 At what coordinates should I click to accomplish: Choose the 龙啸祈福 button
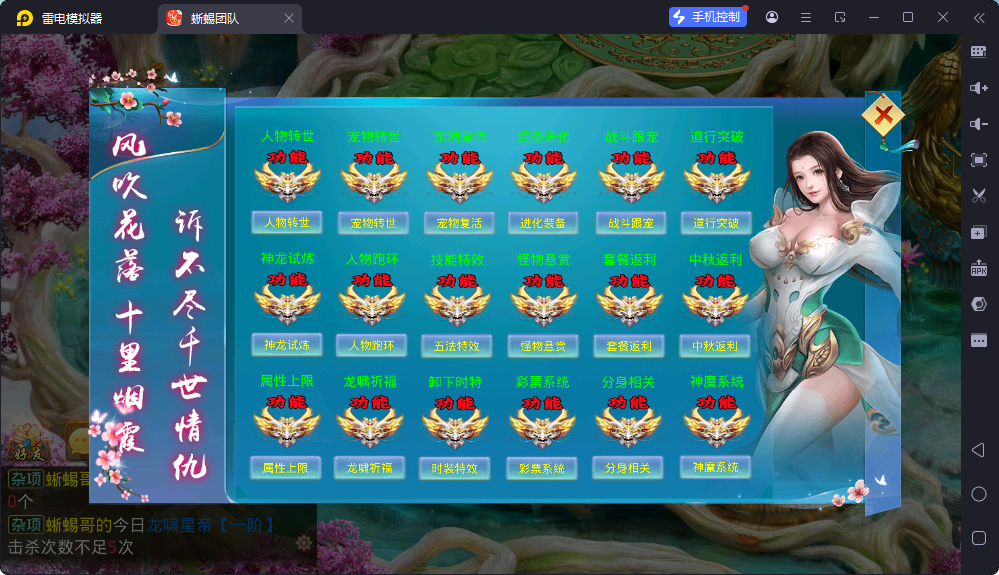[x=370, y=467]
